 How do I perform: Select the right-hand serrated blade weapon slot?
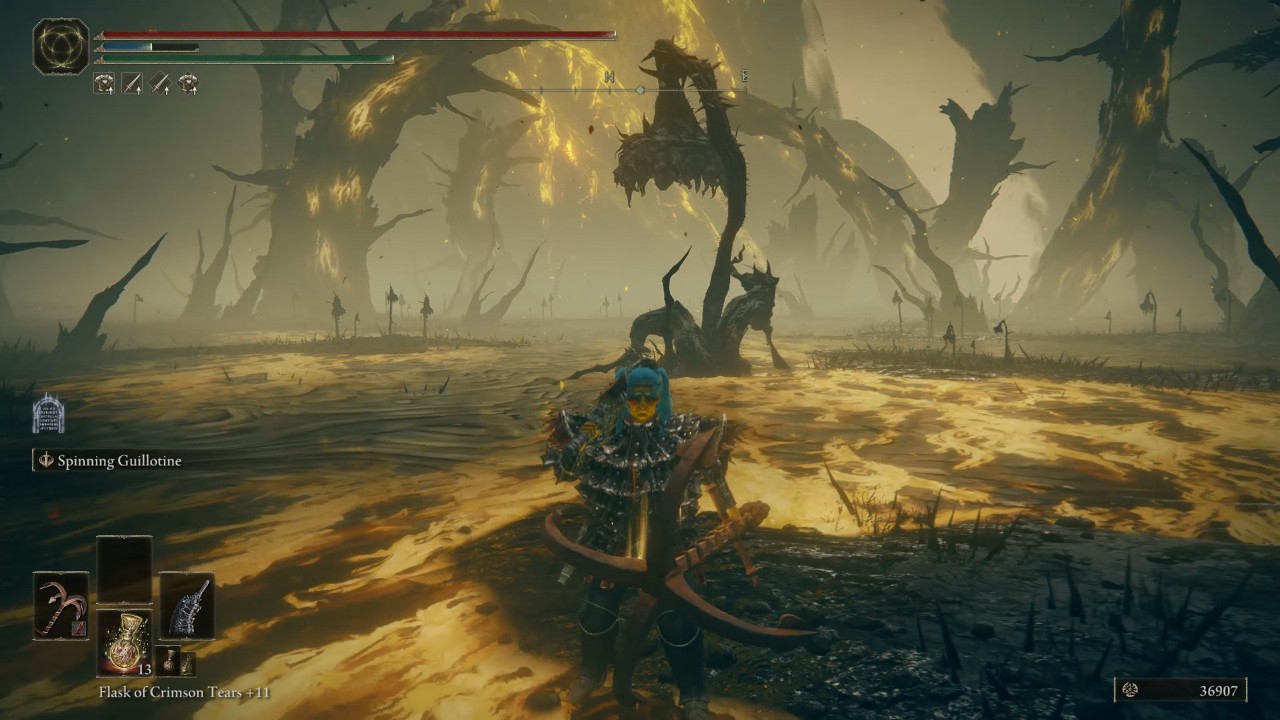187,605
